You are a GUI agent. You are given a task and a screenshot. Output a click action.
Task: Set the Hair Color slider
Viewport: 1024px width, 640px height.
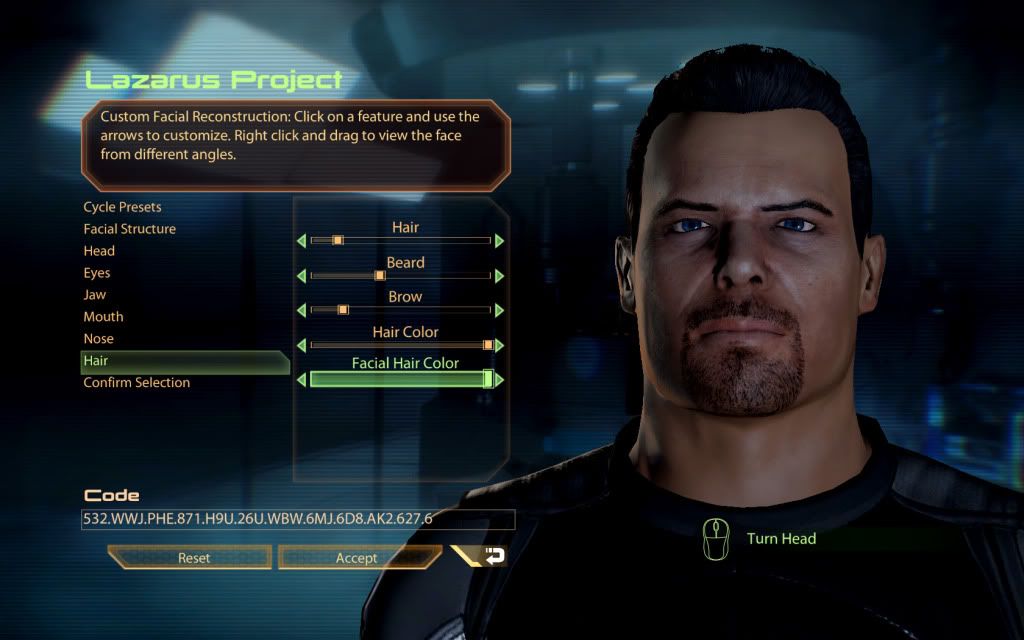point(400,345)
